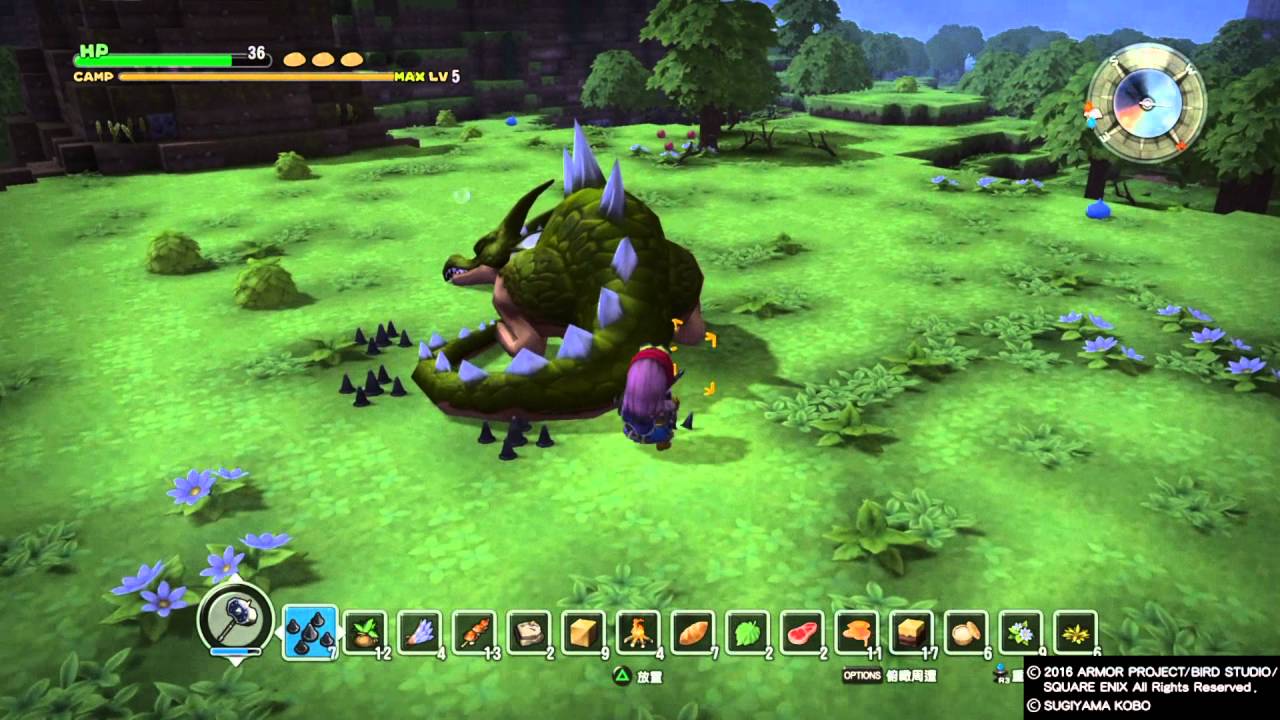Choose the sprouting root vegetable slot
Screen dimensions: 1280x720
pos(365,633)
